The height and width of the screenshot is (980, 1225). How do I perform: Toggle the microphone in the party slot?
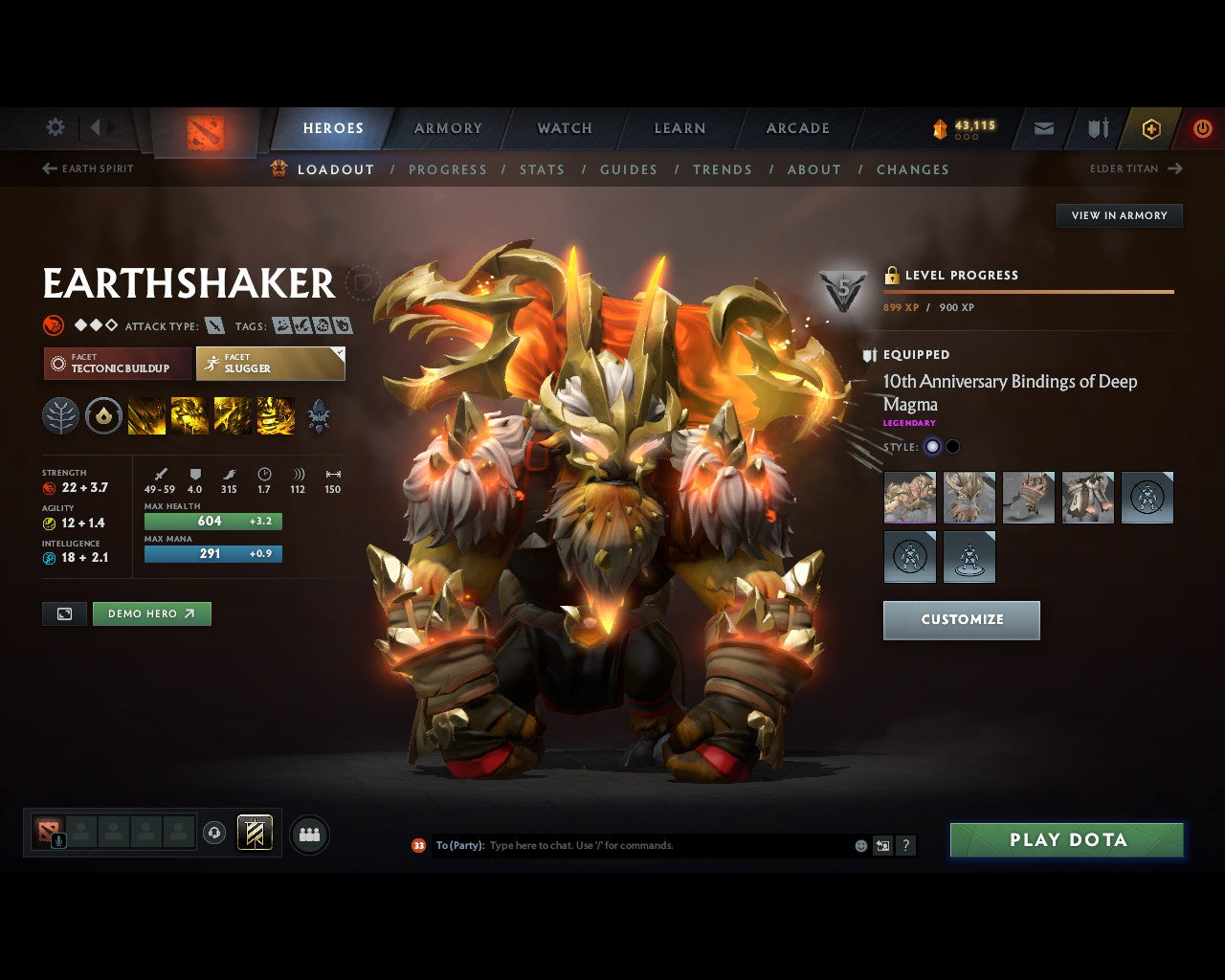coord(59,840)
